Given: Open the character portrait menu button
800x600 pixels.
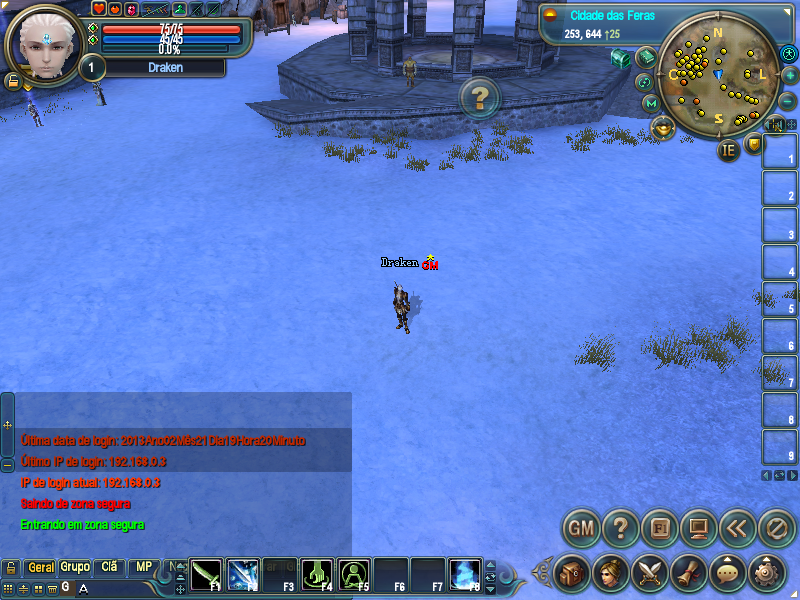Looking at the screenshot, I should (610, 572).
